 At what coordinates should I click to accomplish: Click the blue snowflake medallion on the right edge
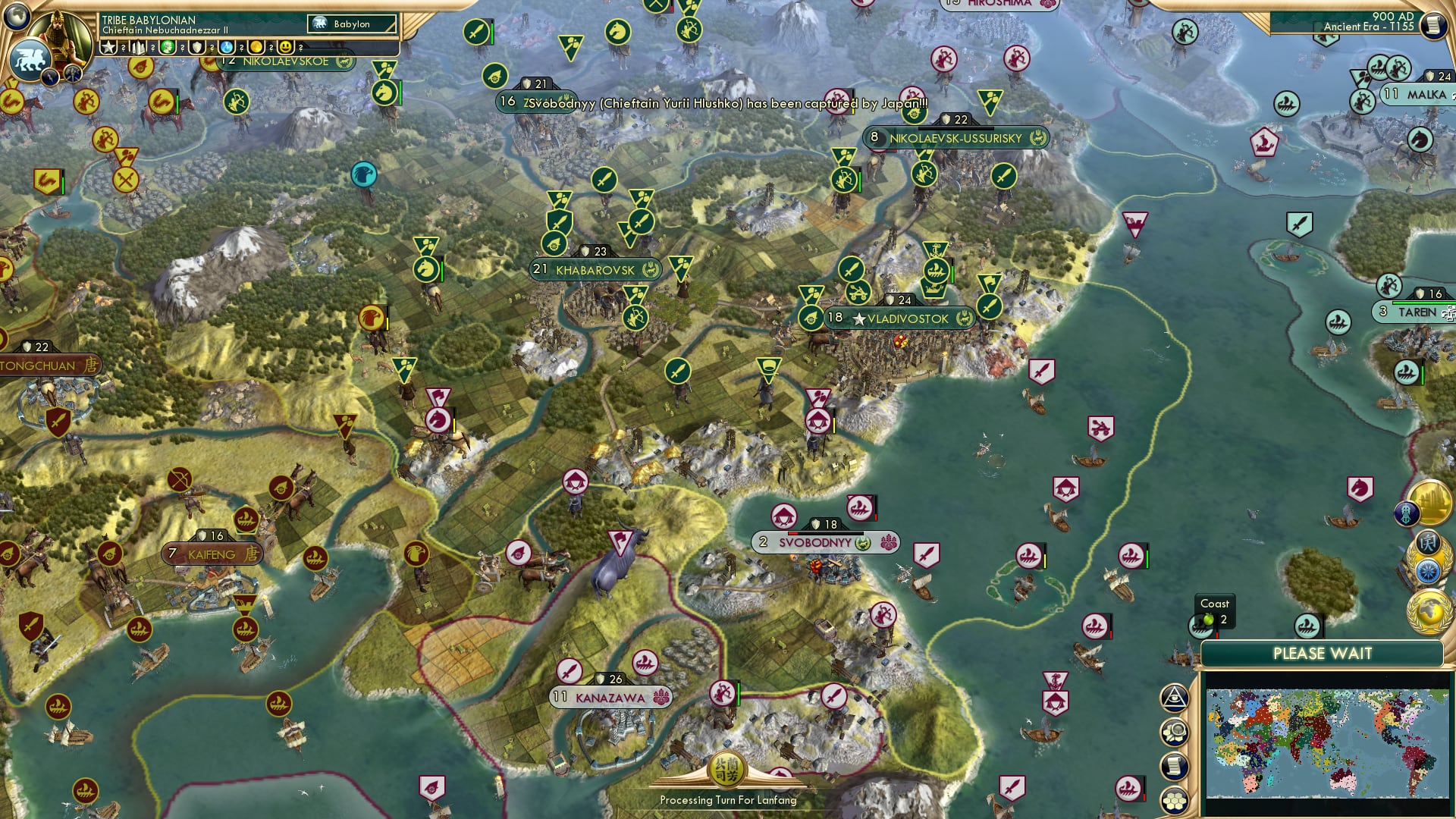1429,573
